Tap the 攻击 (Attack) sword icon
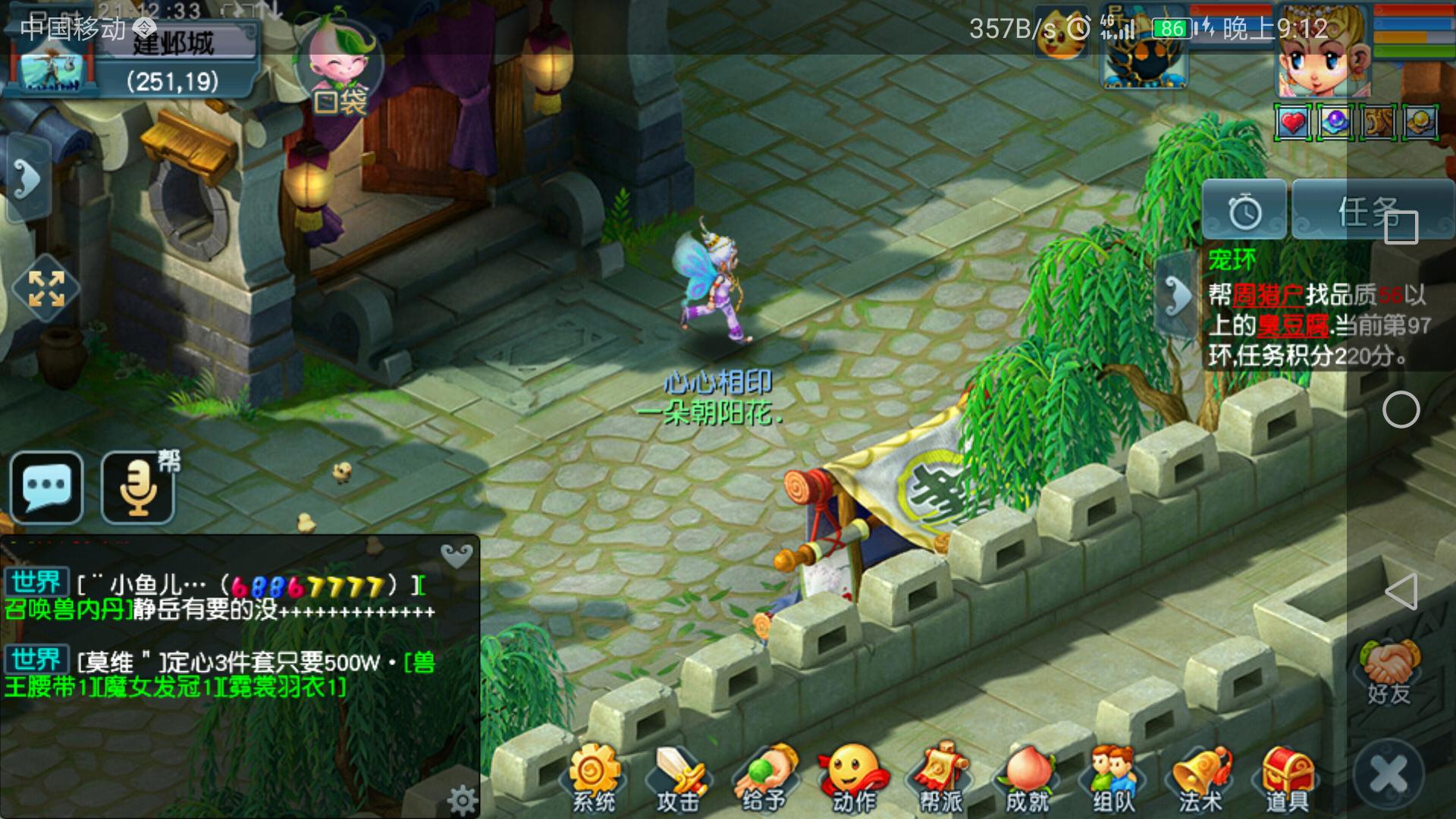This screenshot has height=819, width=1456. click(x=677, y=777)
